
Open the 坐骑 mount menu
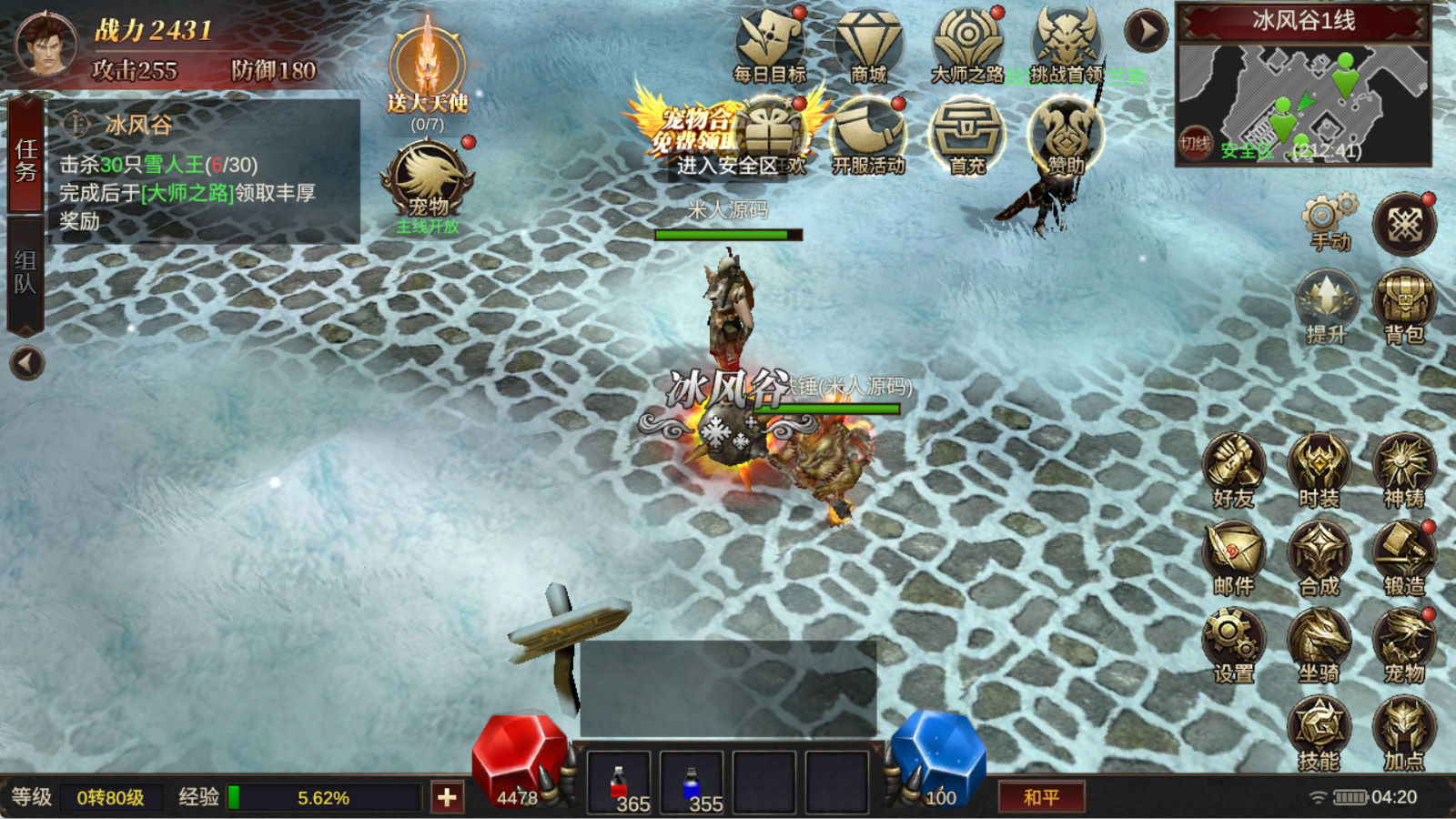coord(1319,645)
